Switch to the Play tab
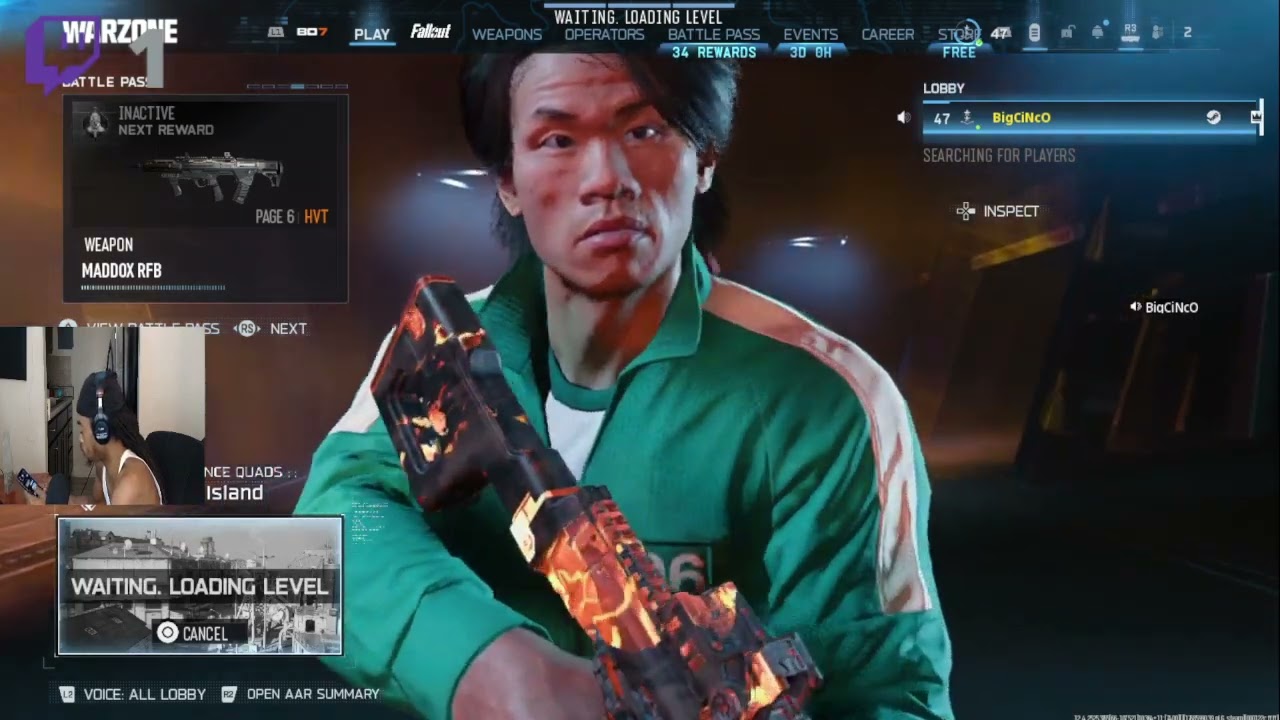1280x720 pixels. (371, 34)
